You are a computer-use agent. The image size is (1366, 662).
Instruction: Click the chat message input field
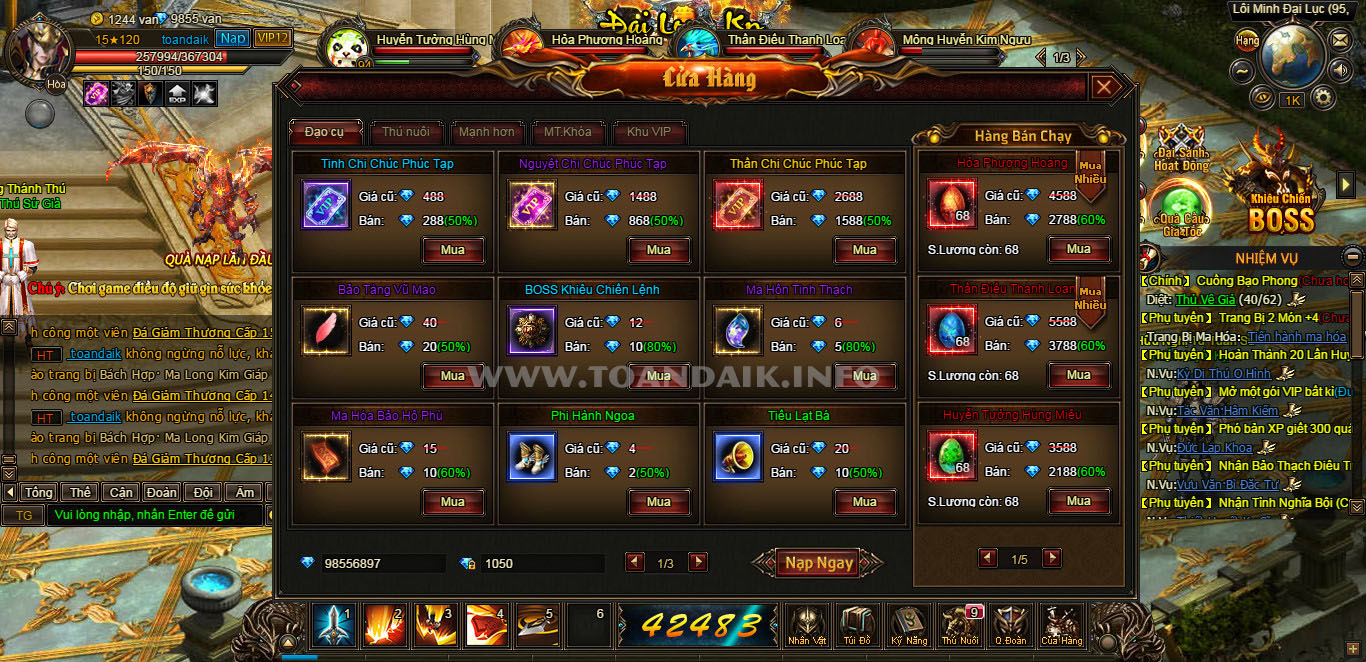[155, 515]
